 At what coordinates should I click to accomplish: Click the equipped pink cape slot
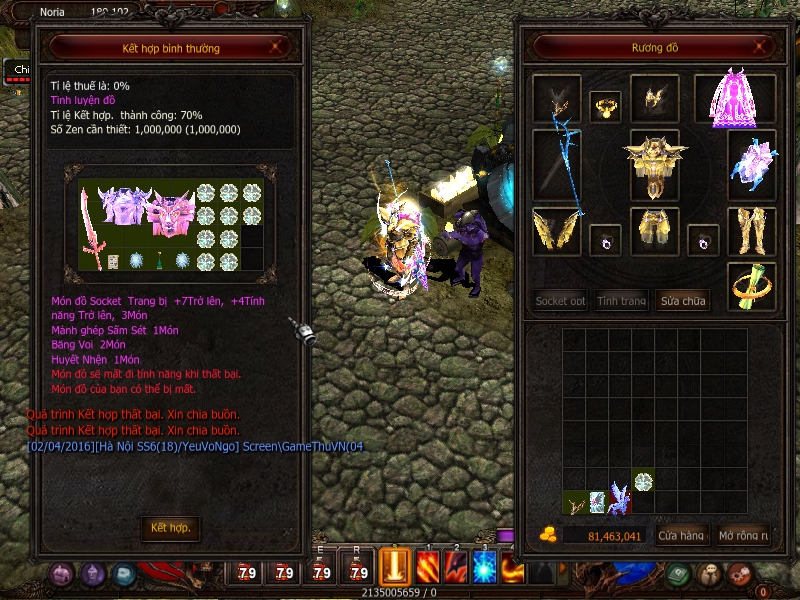735,98
